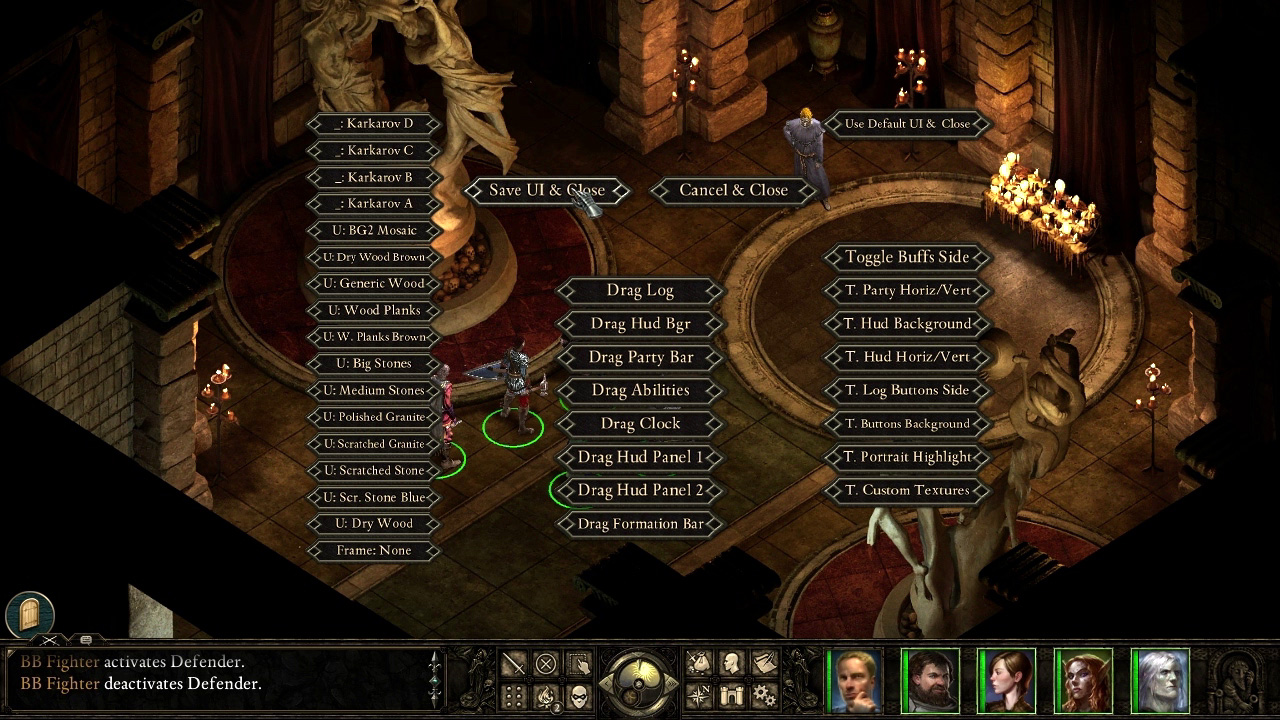Toggle T. Hud Background
1280x720 pixels.
[907, 324]
